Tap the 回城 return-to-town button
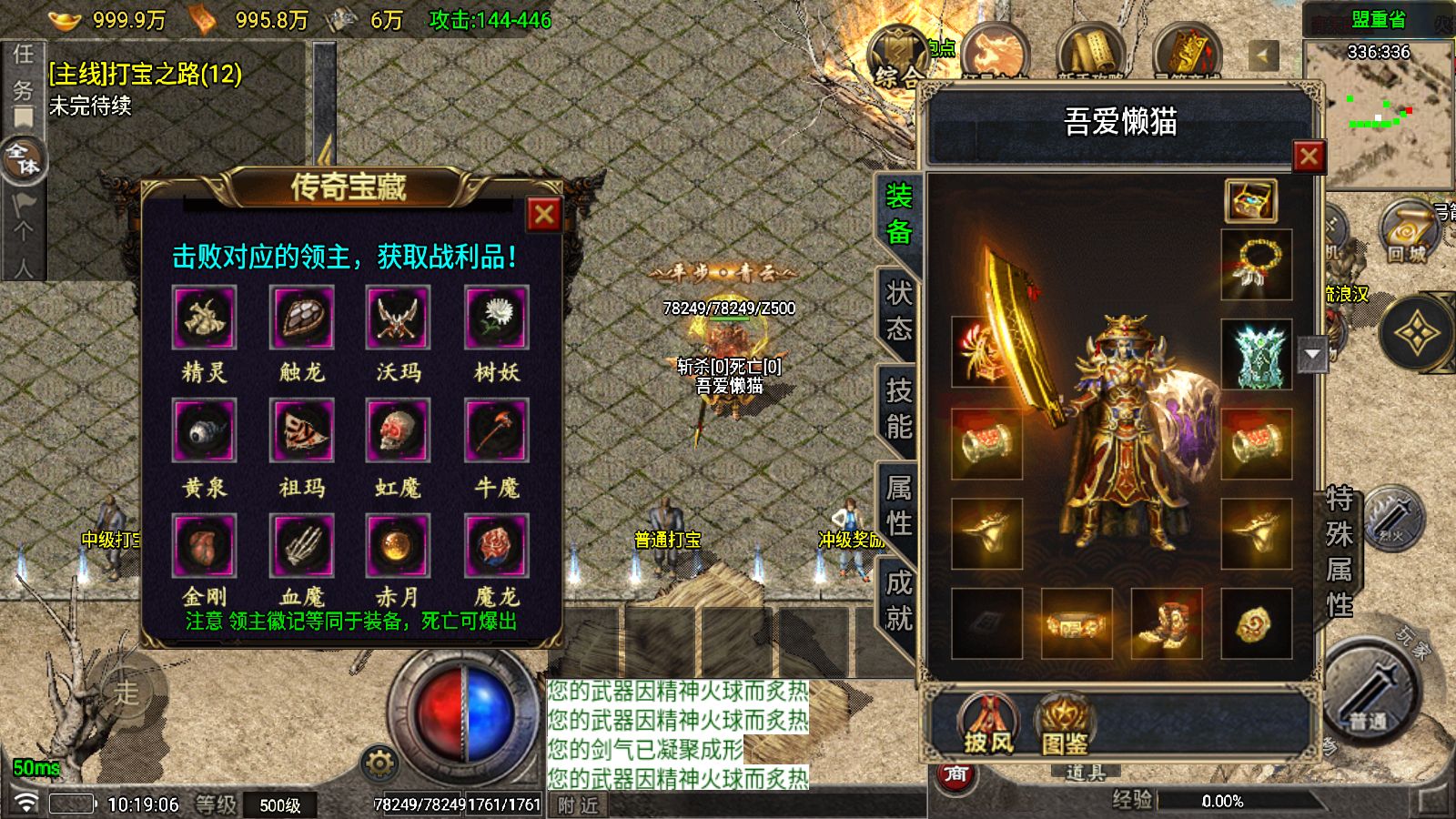 coord(1406,234)
